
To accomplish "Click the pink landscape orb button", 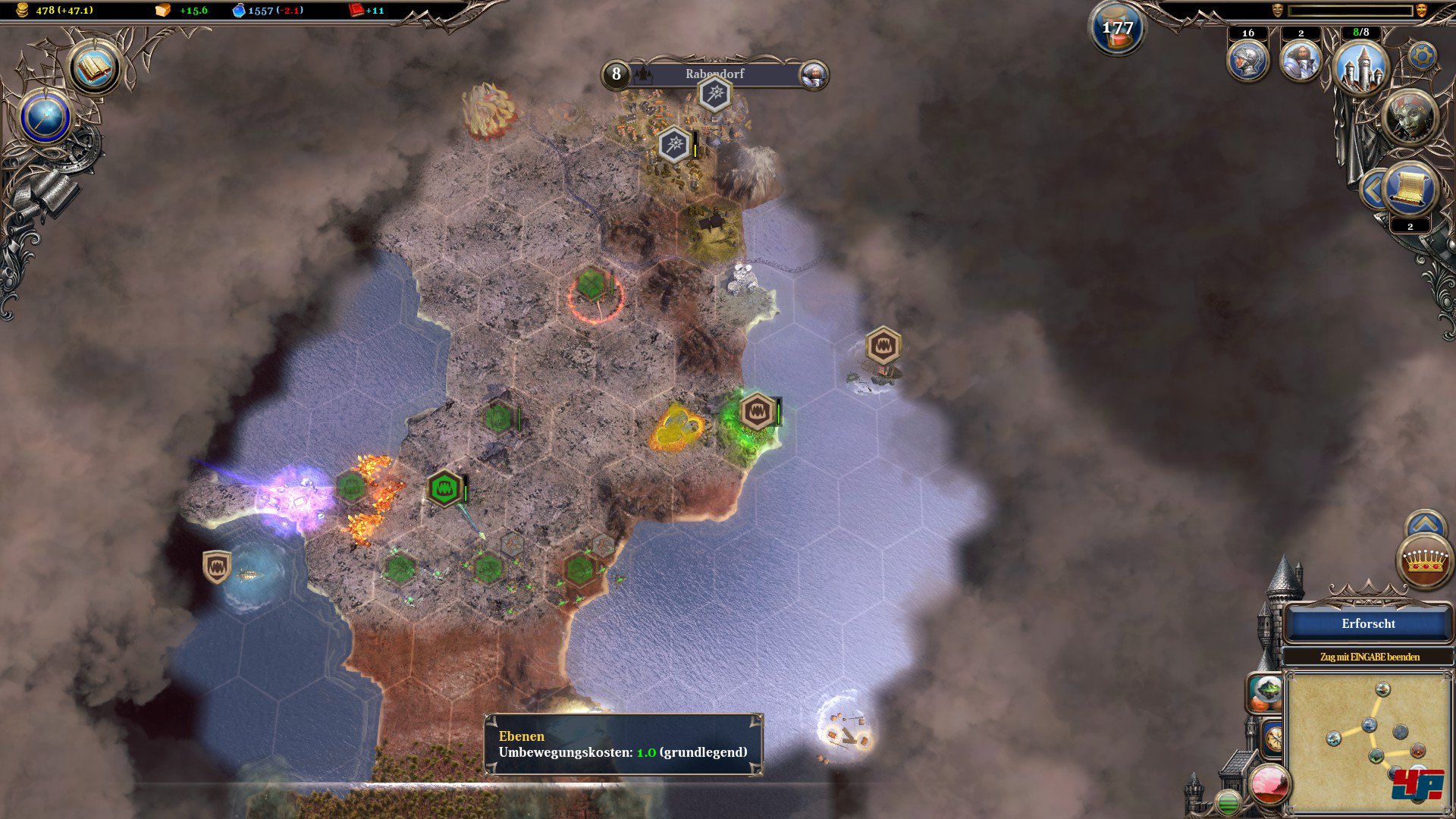I will [1269, 783].
